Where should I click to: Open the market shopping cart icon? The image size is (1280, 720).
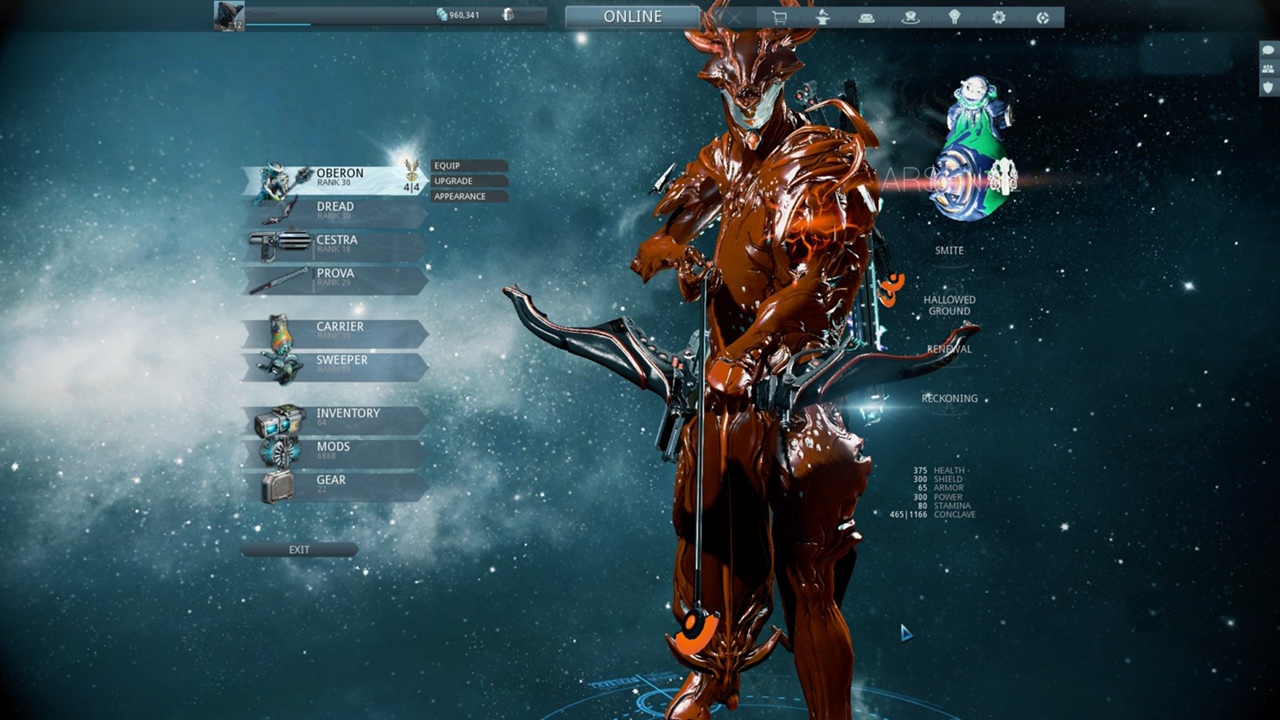coord(780,17)
